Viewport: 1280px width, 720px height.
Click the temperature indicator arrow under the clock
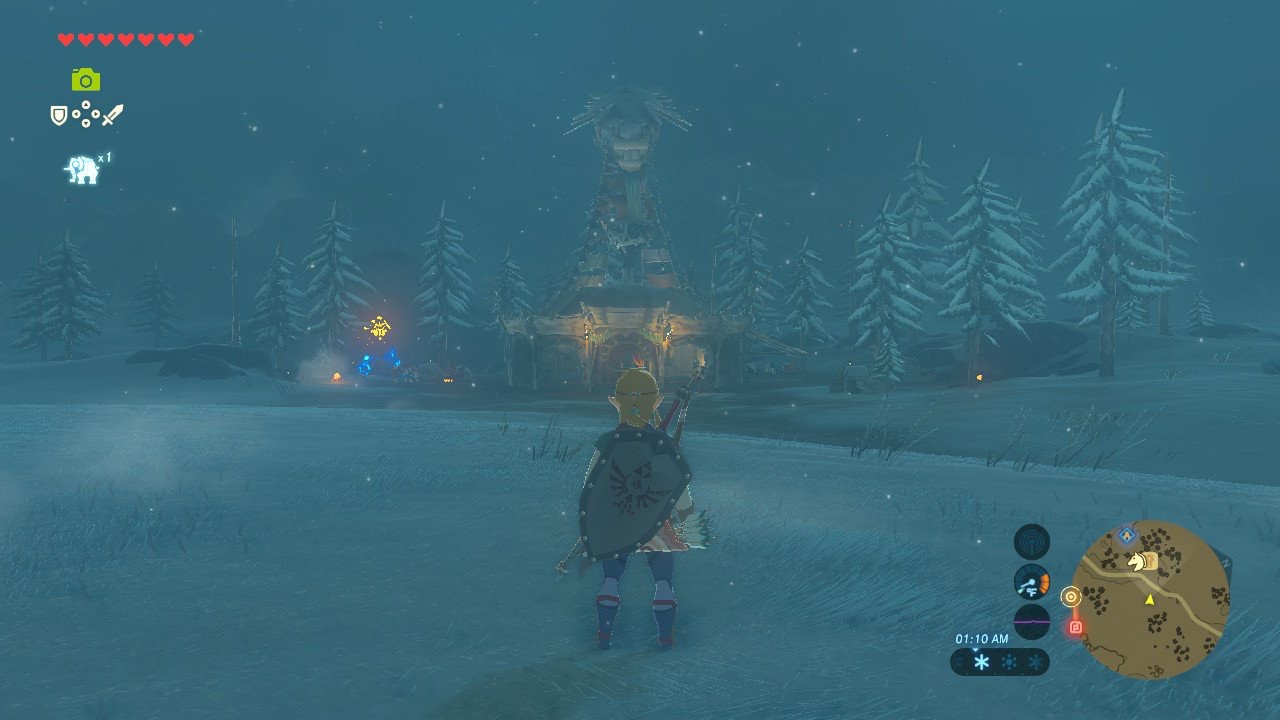975,650
